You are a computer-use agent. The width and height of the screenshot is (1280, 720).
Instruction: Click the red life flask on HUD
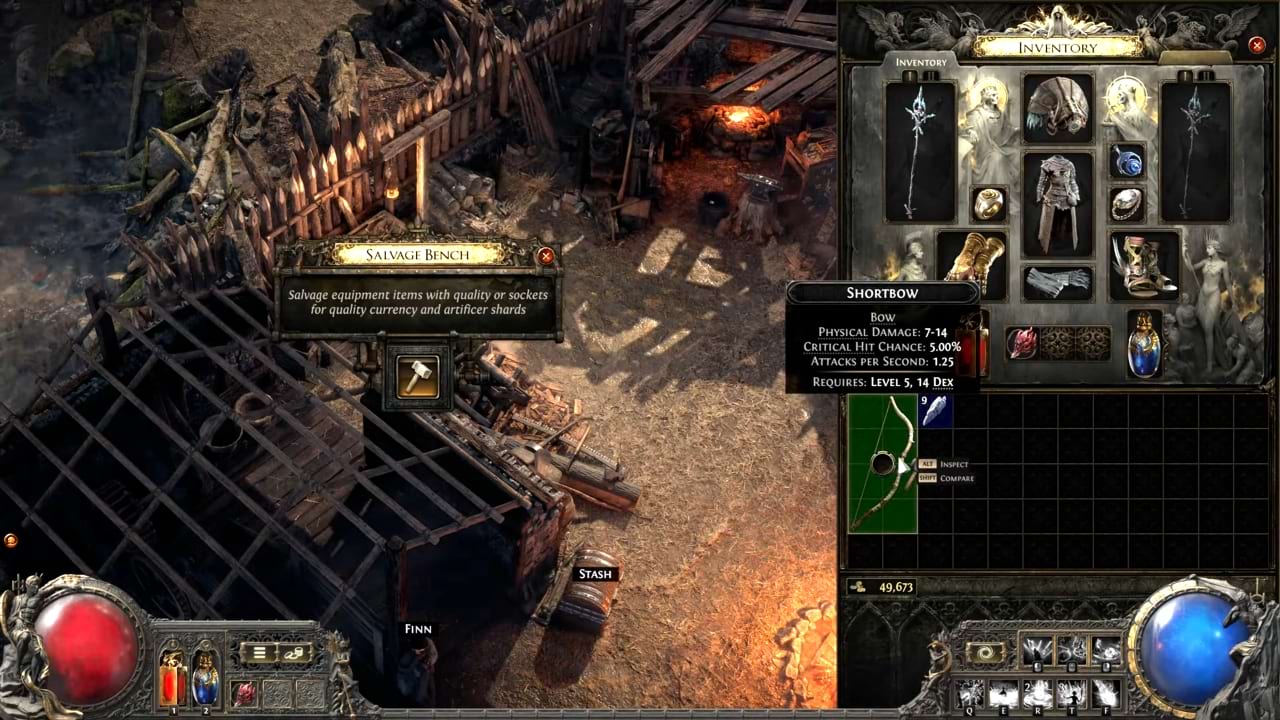tap(173, 678)
